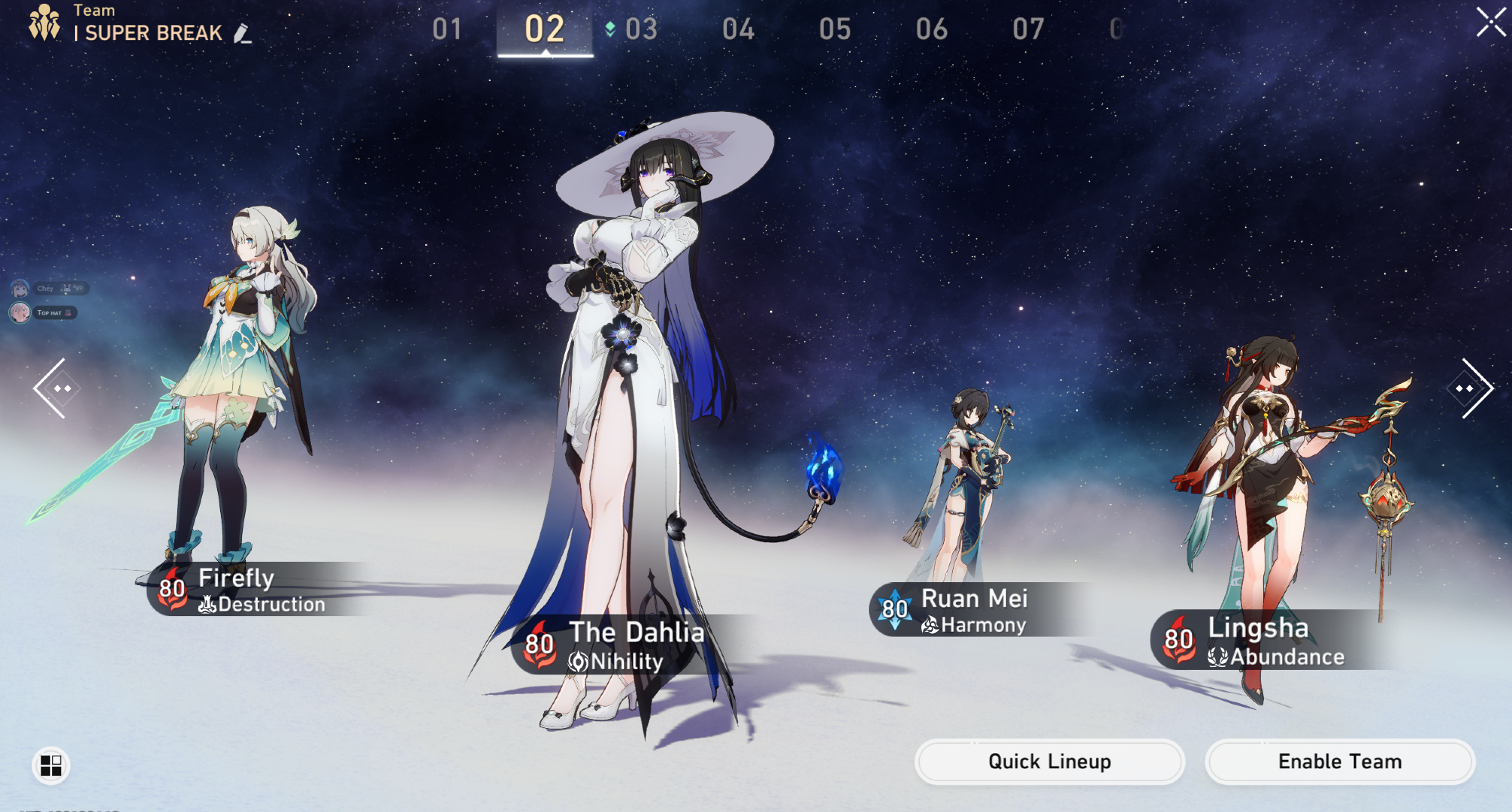Rename the SUPER BREAK team via pencil icon

click(x=243, y=33)
